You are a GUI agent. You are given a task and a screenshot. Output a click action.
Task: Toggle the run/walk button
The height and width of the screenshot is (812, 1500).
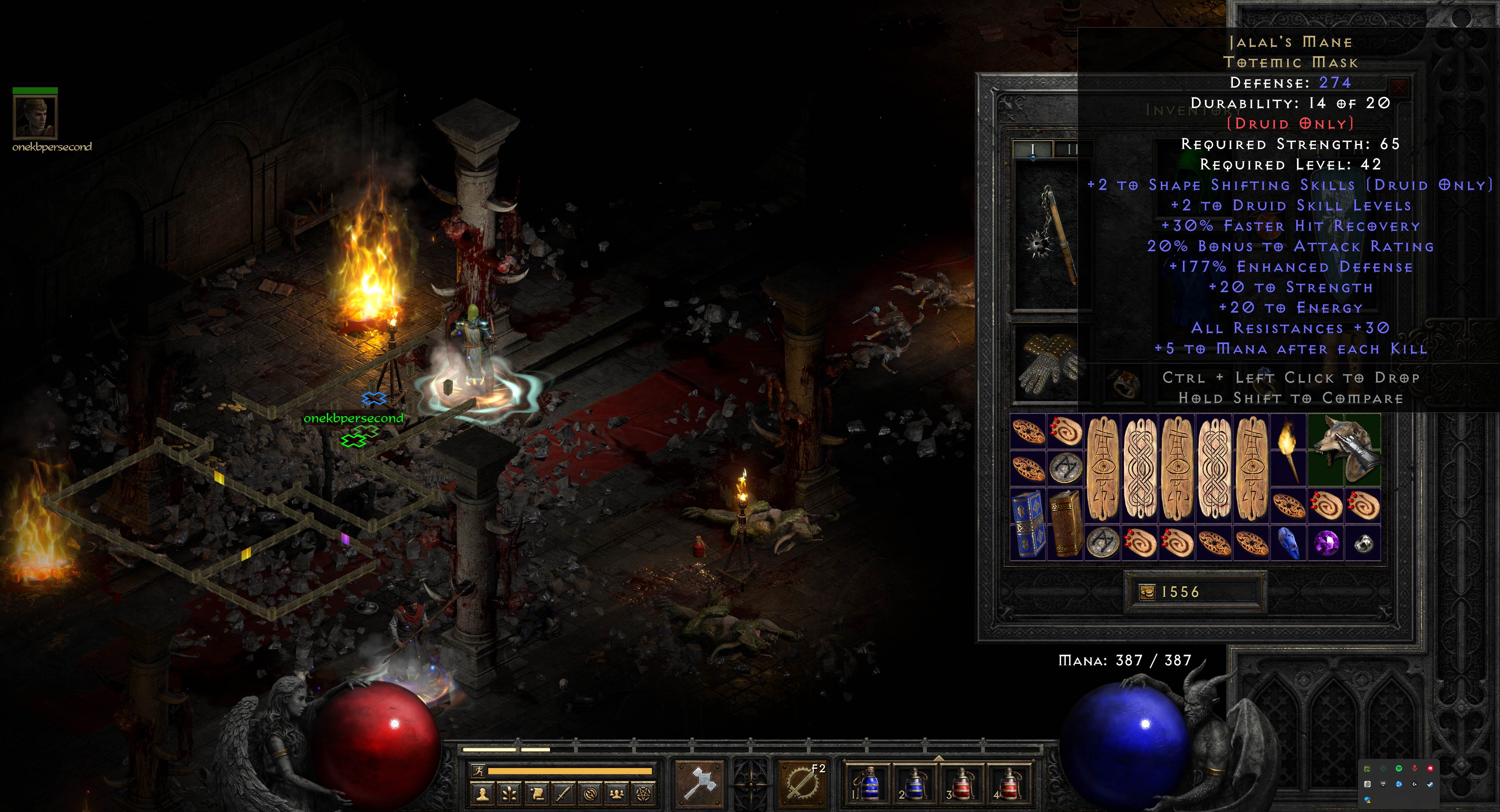(478, 771)
